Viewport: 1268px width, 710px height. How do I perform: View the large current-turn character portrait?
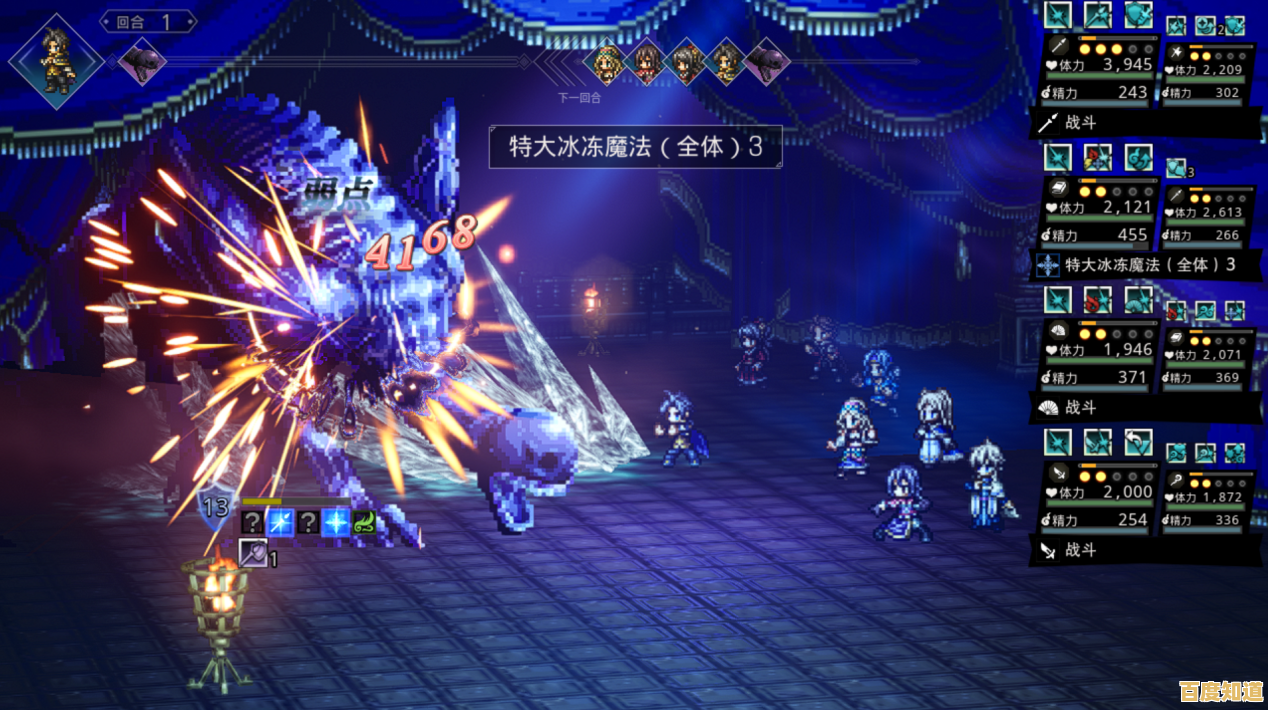pos(56,60)
